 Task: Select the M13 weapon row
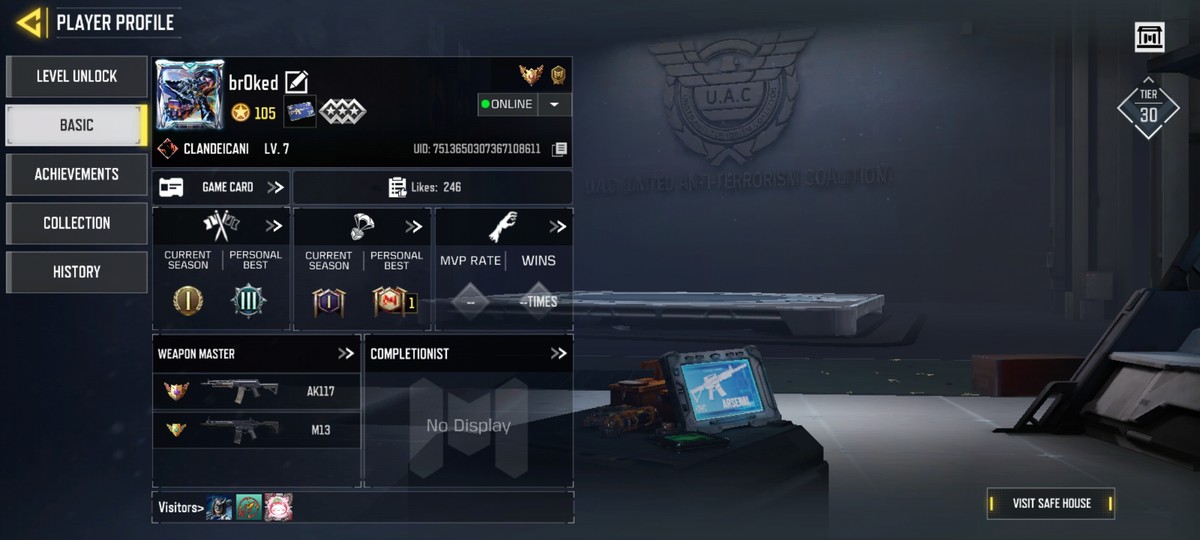click(256, 430)
